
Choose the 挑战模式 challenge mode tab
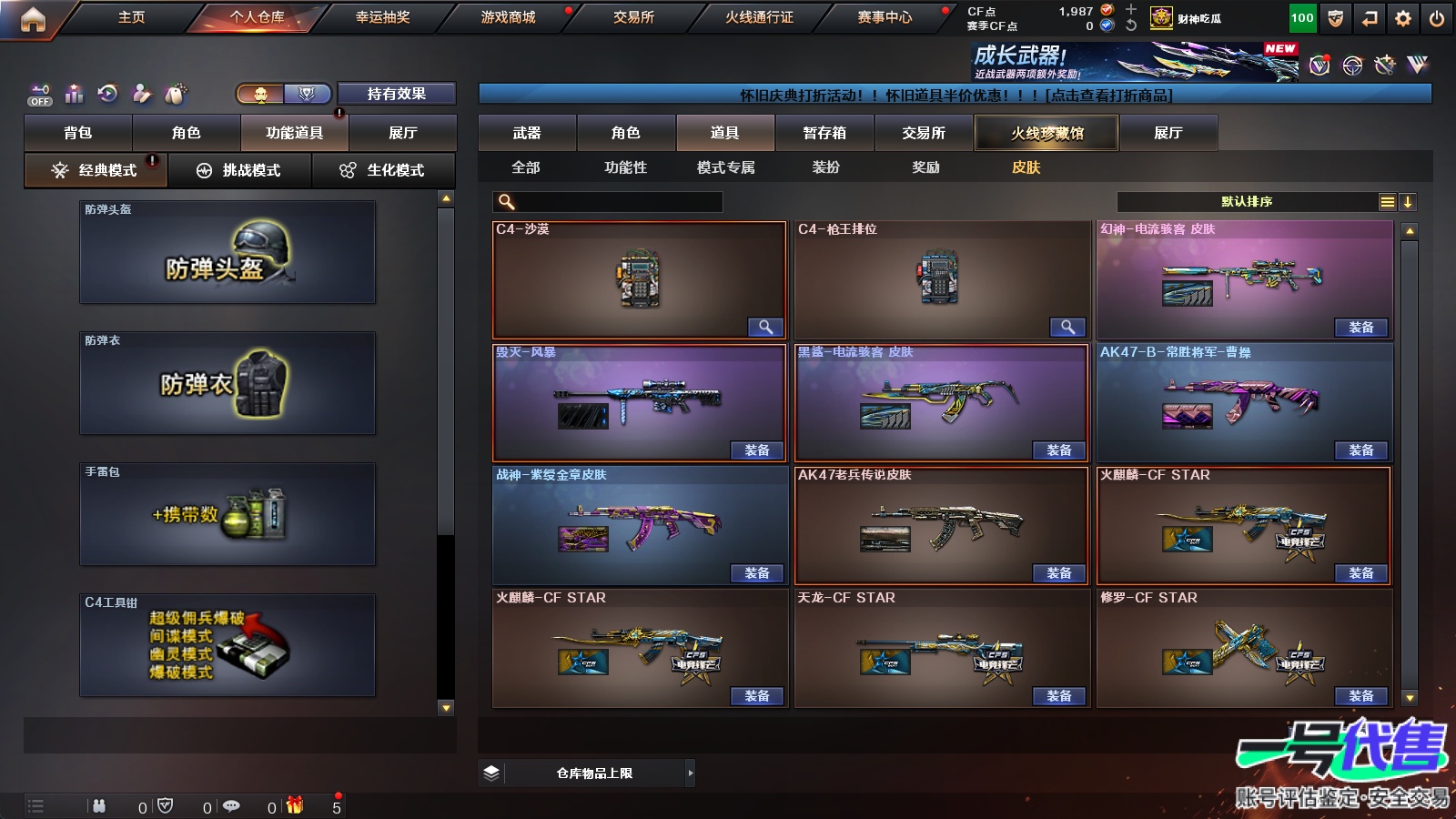tap(240, 170)
